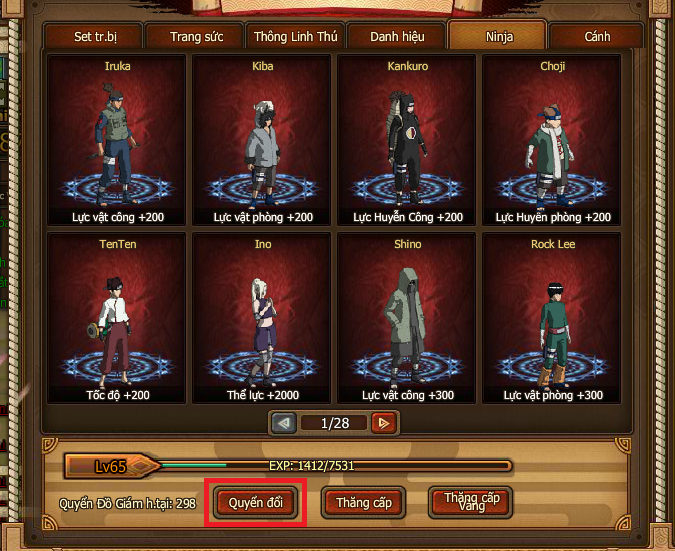This screenshot has width=675, height=551.
Task: Select the Iruka ninja card
Action: 117,140
